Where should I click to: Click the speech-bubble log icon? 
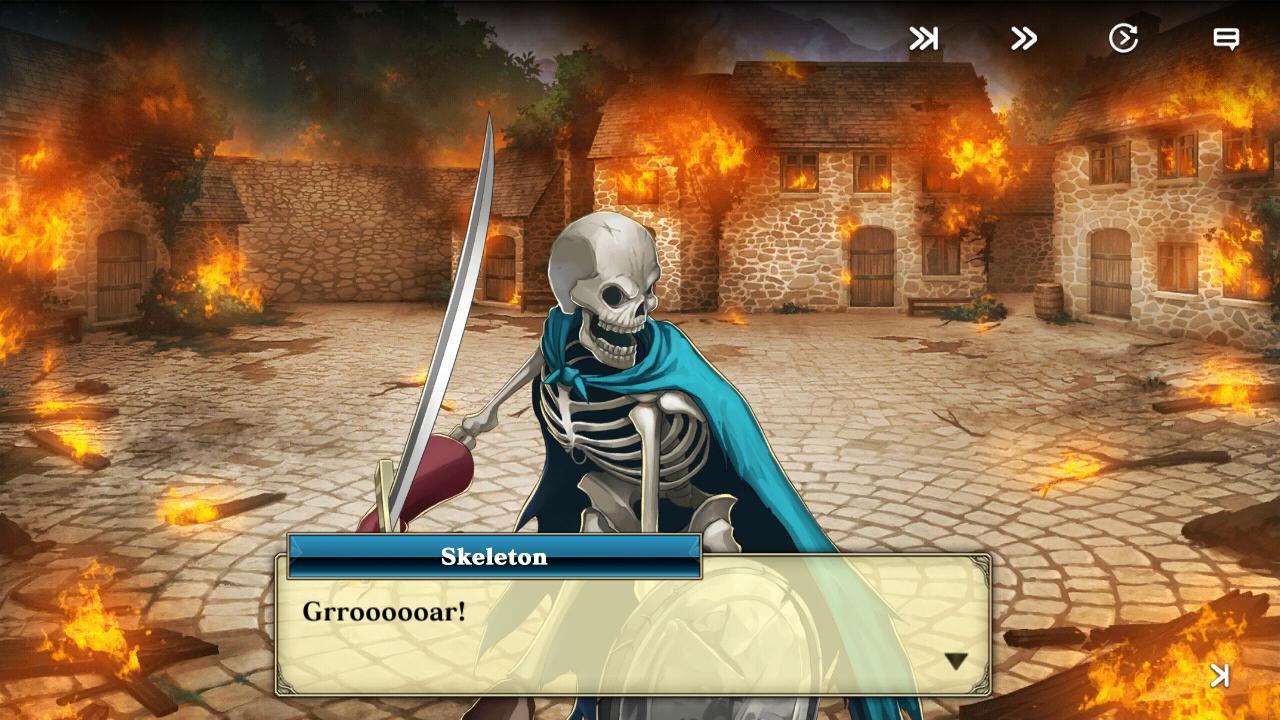[x=1227, y=39]
